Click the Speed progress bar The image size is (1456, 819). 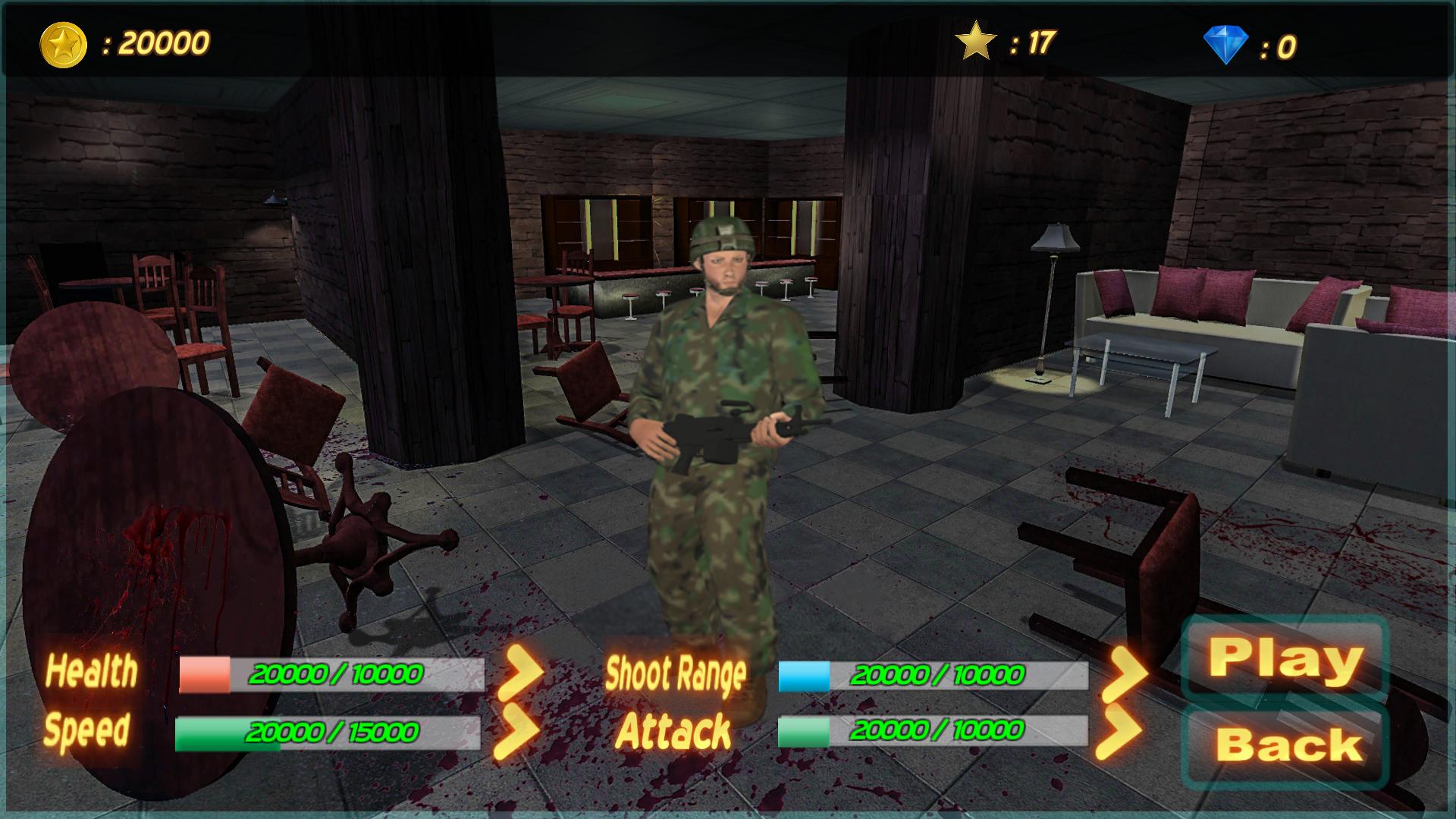tap(334, 733)
